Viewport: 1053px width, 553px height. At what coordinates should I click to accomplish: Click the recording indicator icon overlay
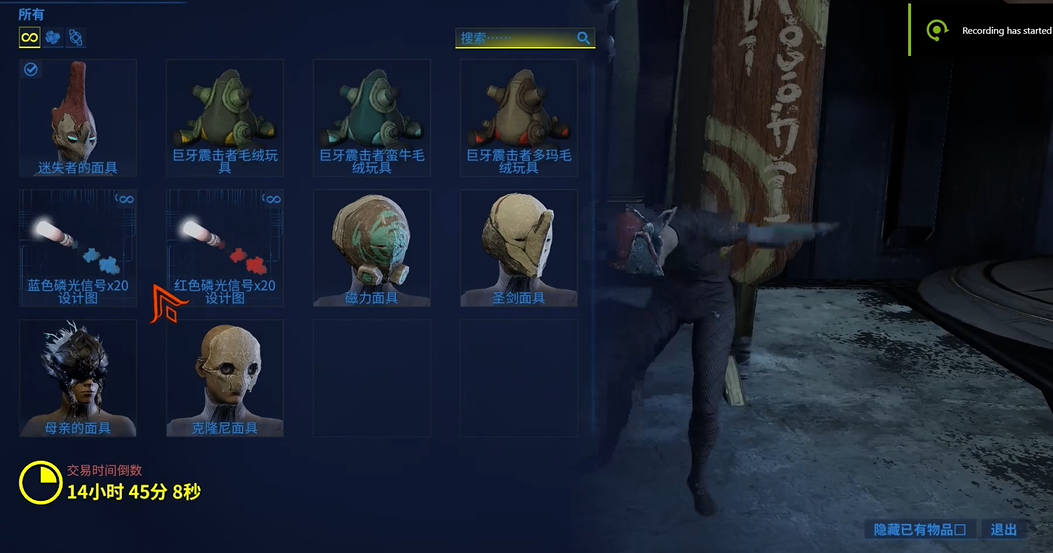937,31
